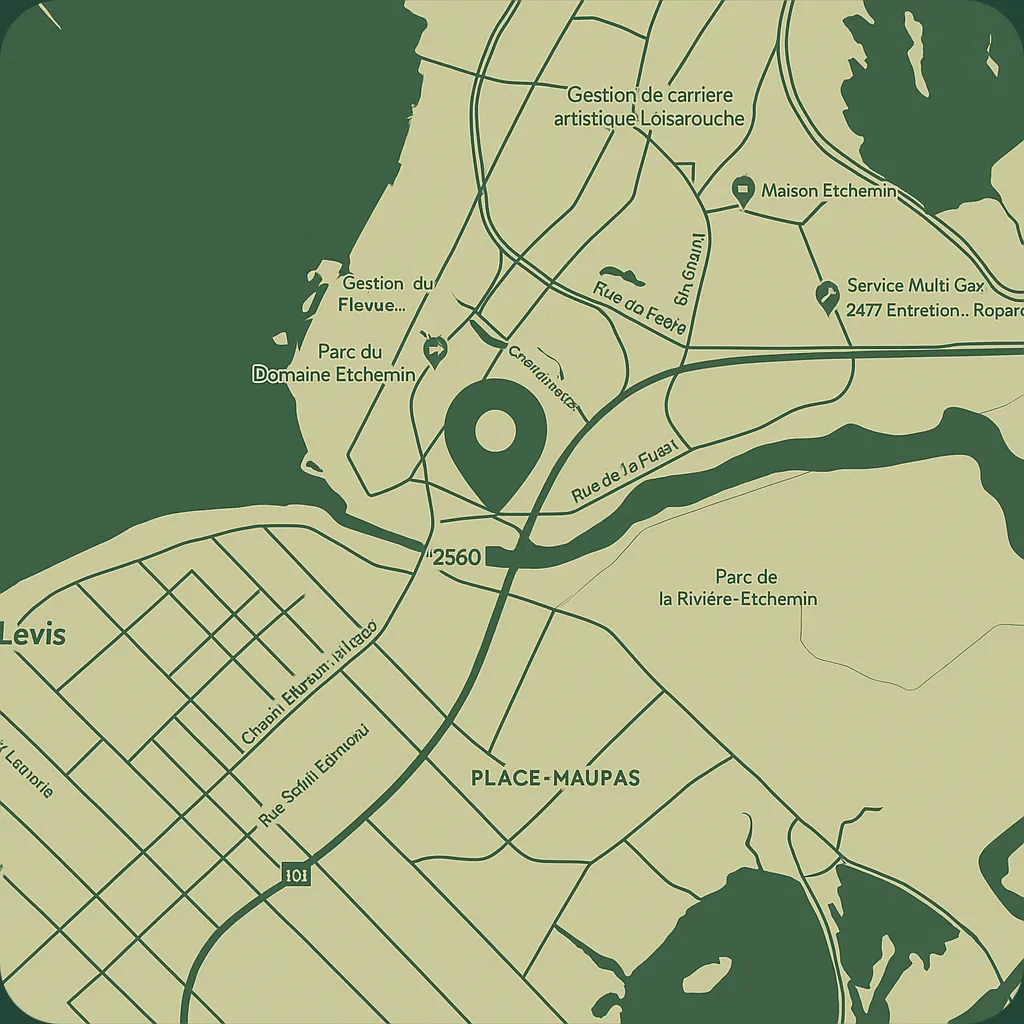Open the Service Multi Gax marker
The image size is (1024, 1024).
coord(826,295)
